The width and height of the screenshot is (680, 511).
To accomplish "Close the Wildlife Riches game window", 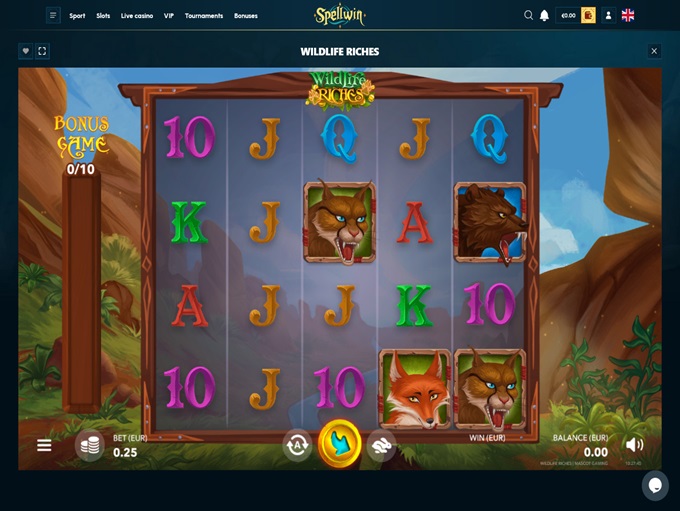I will [x=654, y=51].
